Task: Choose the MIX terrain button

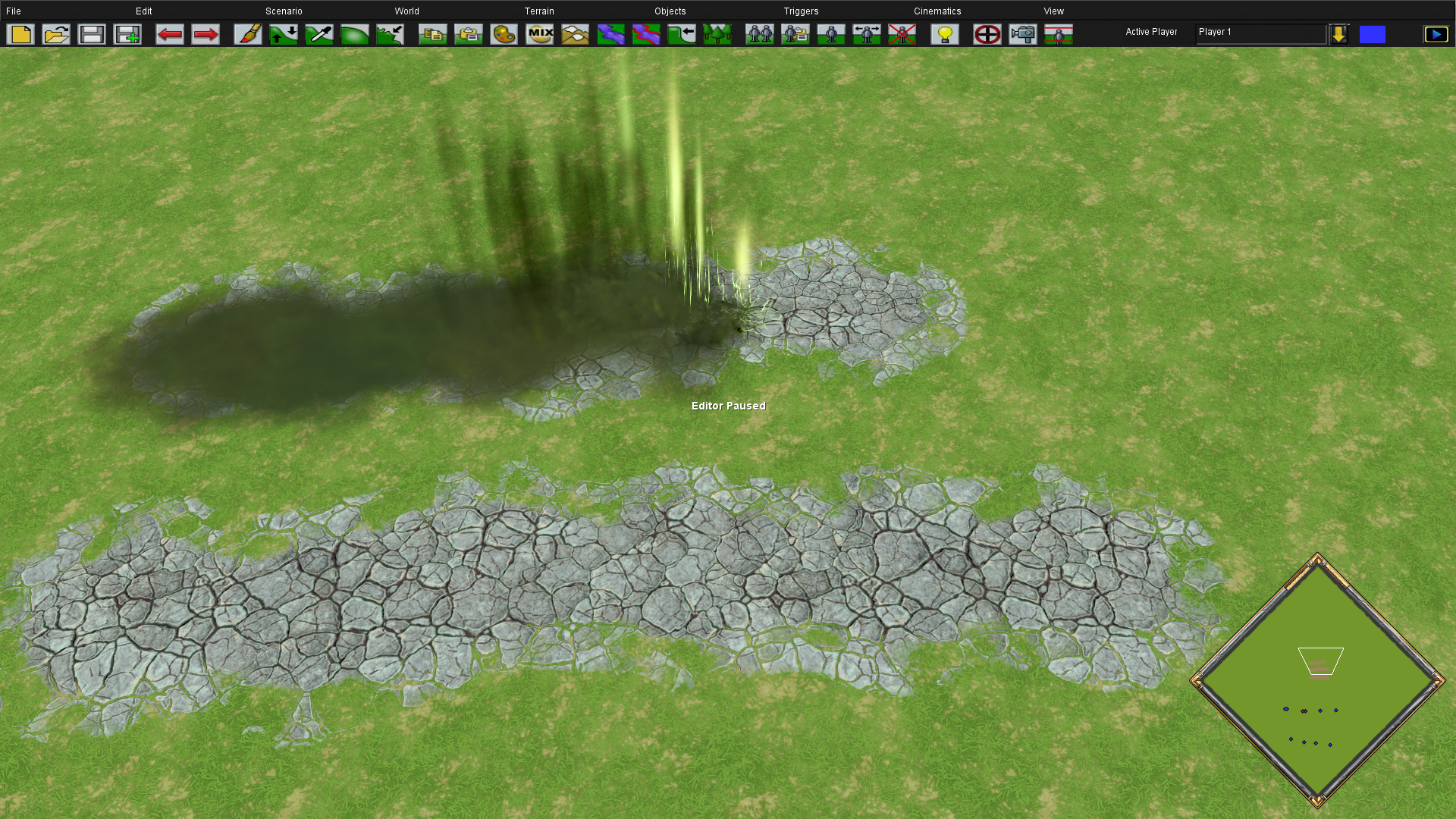Action: click(x=540, y=34)
